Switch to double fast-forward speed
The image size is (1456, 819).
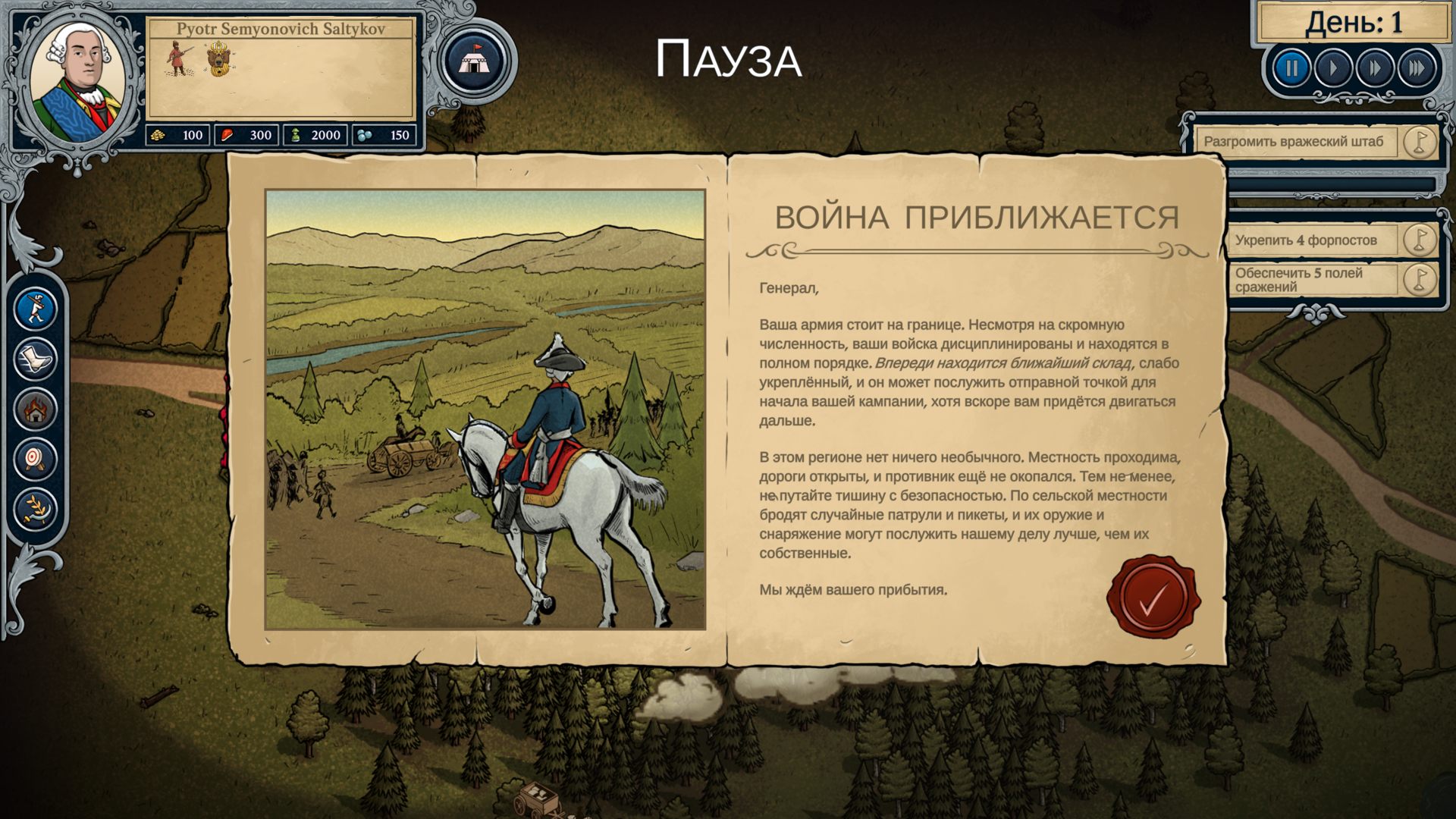[x=1375, y=69]
